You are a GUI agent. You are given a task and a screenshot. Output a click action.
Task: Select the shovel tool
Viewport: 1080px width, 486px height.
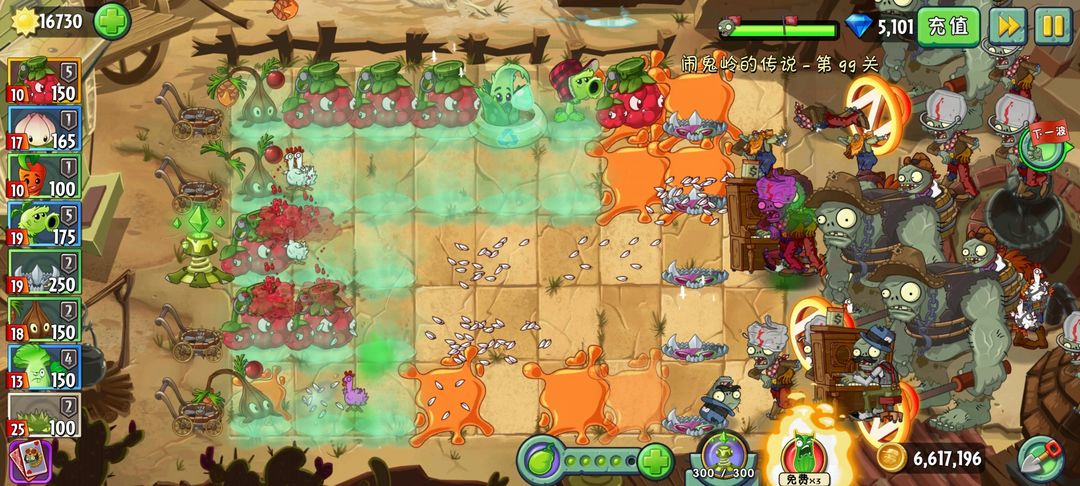(1042, 460)
